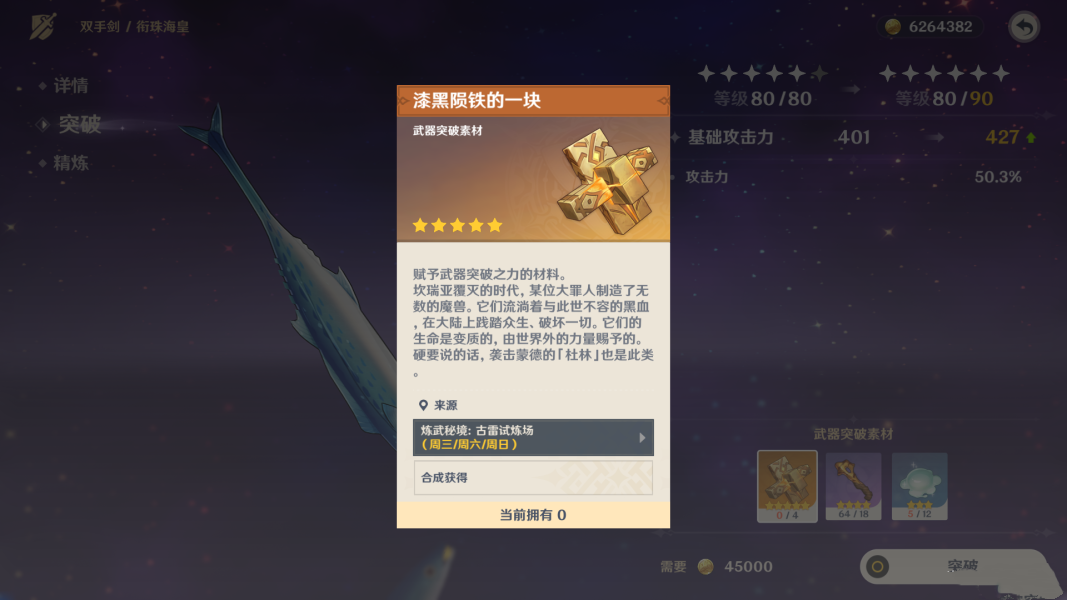Click the claymore weapon icon in header

coord(43,27)
